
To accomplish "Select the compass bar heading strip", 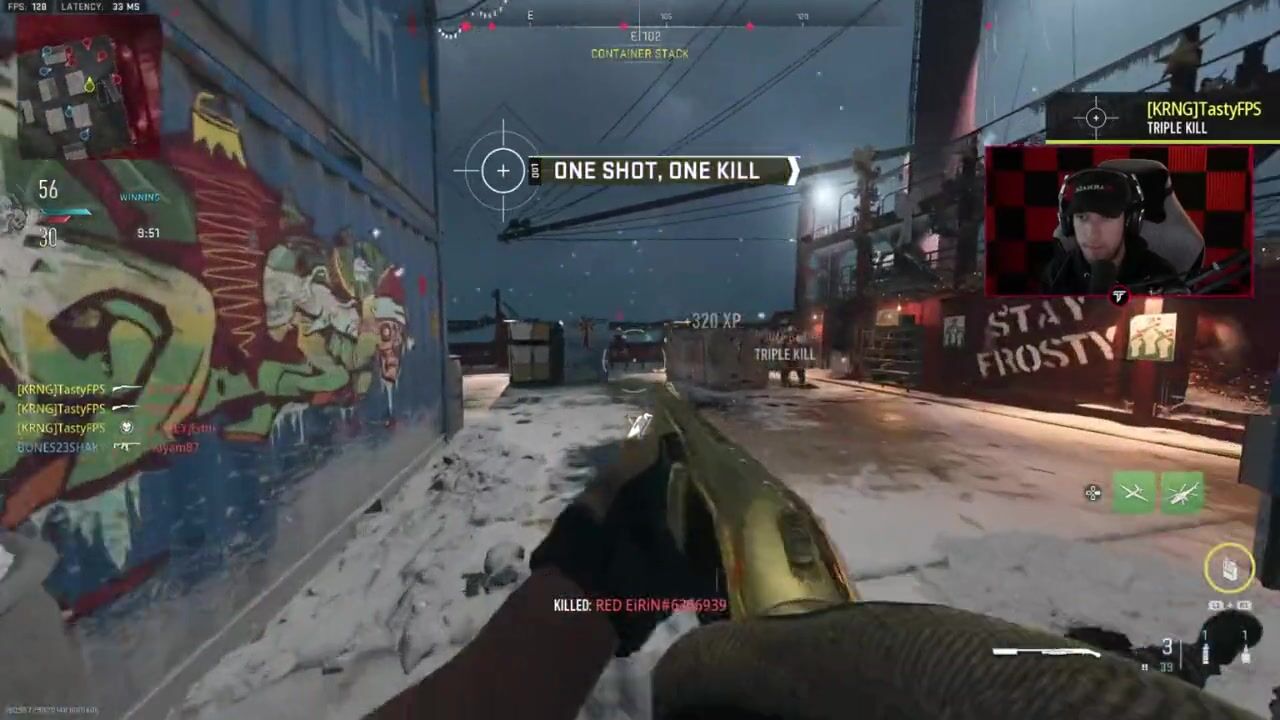I will pos(640,18).
